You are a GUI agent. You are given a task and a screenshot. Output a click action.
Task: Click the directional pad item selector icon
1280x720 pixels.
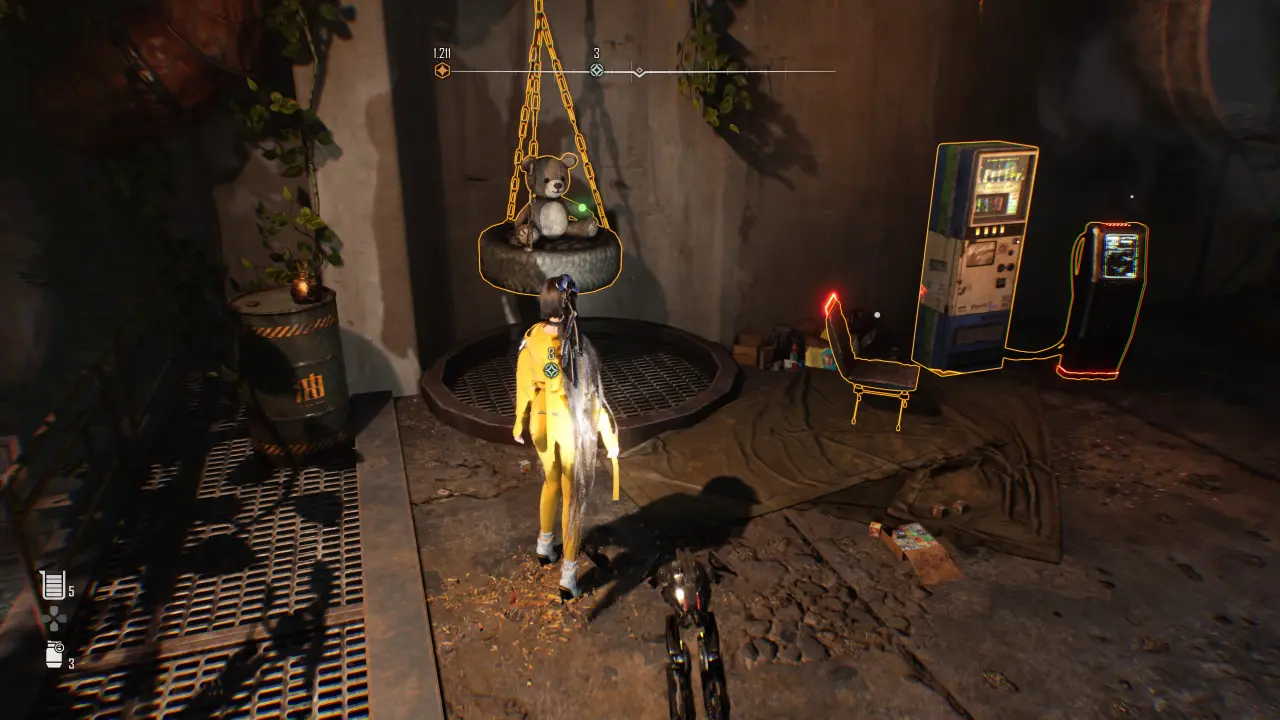(53, 620)
